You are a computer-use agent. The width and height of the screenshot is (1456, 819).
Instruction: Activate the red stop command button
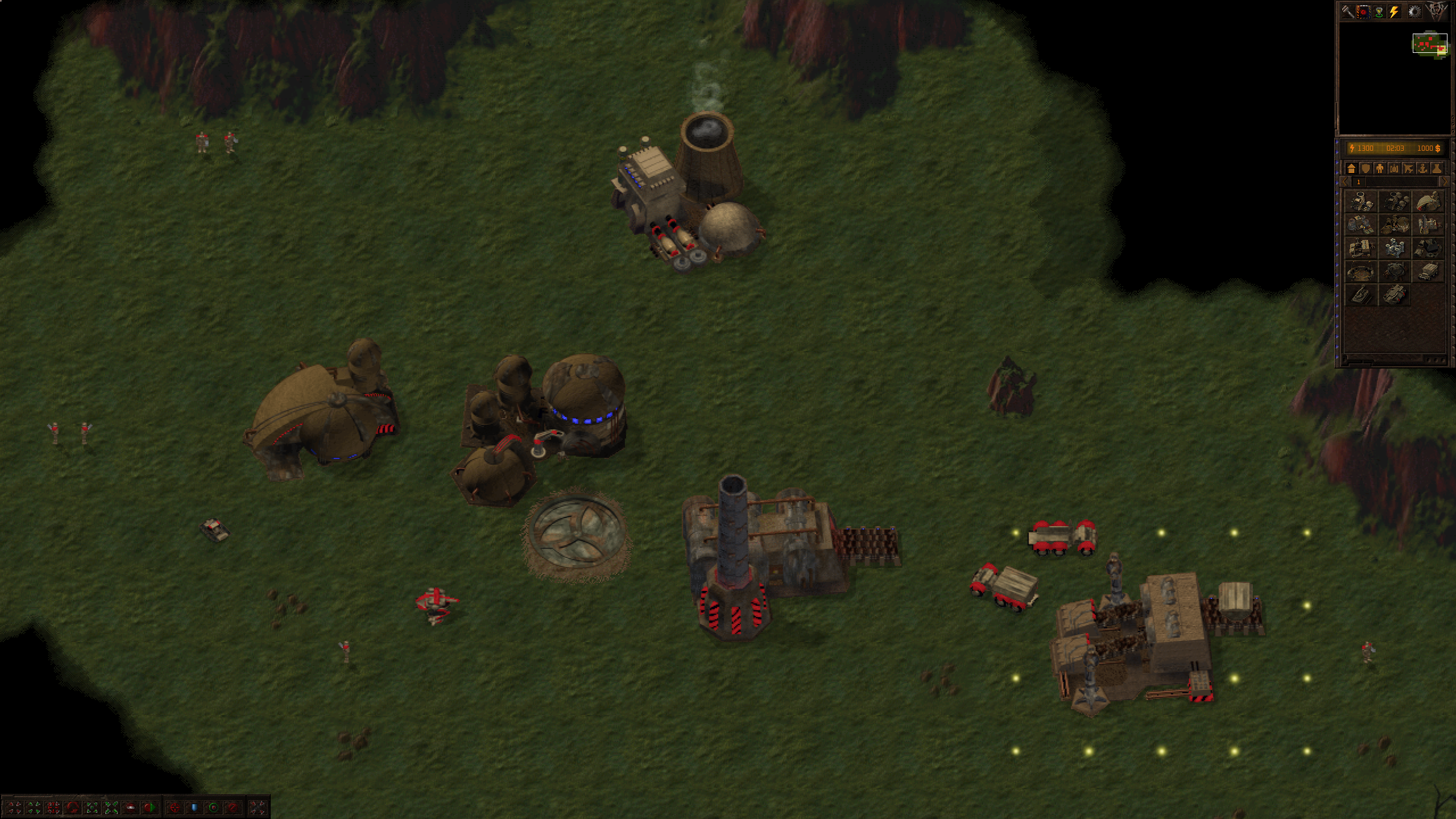130,808
